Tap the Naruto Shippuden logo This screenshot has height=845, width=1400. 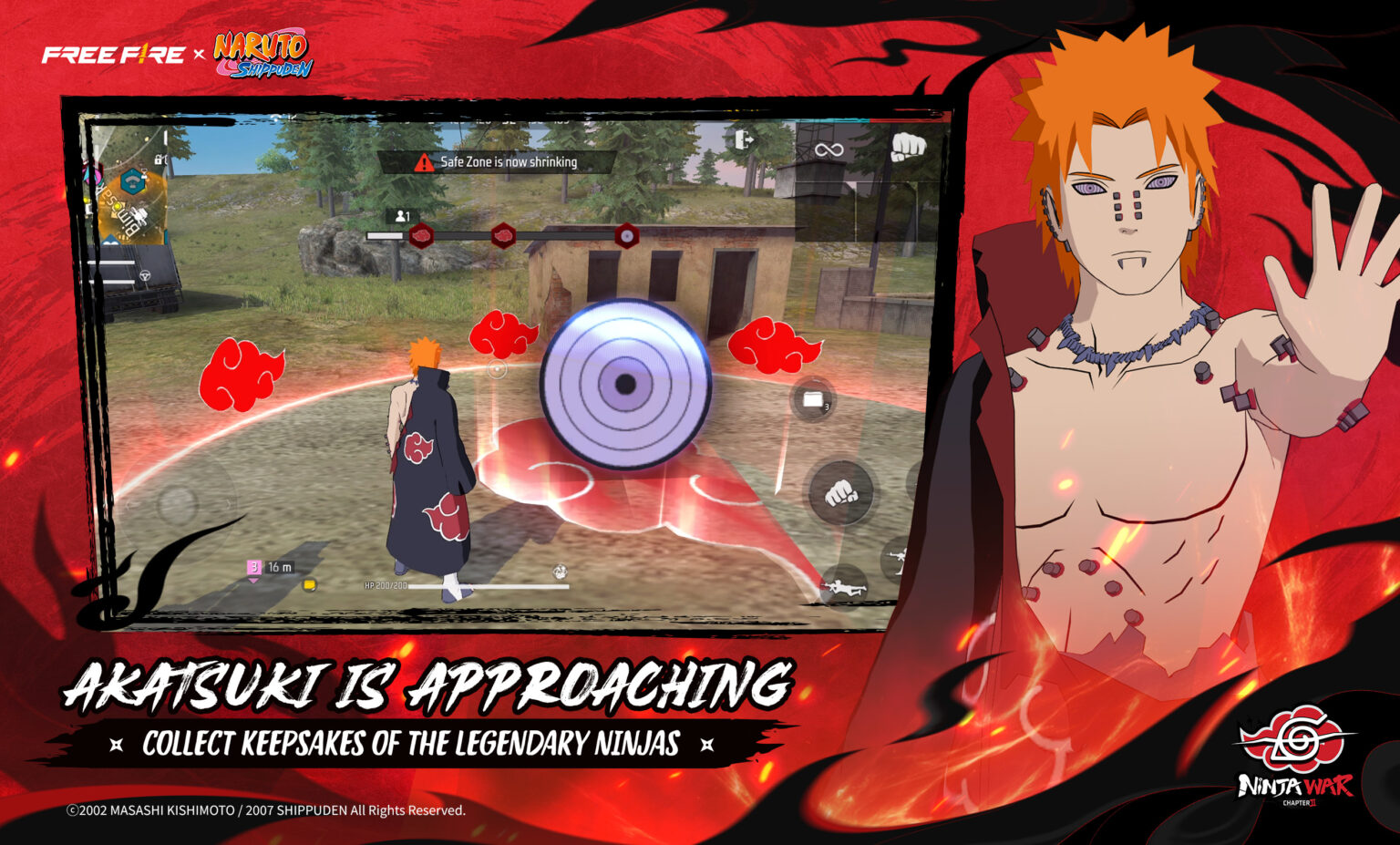tap(260, 50)
